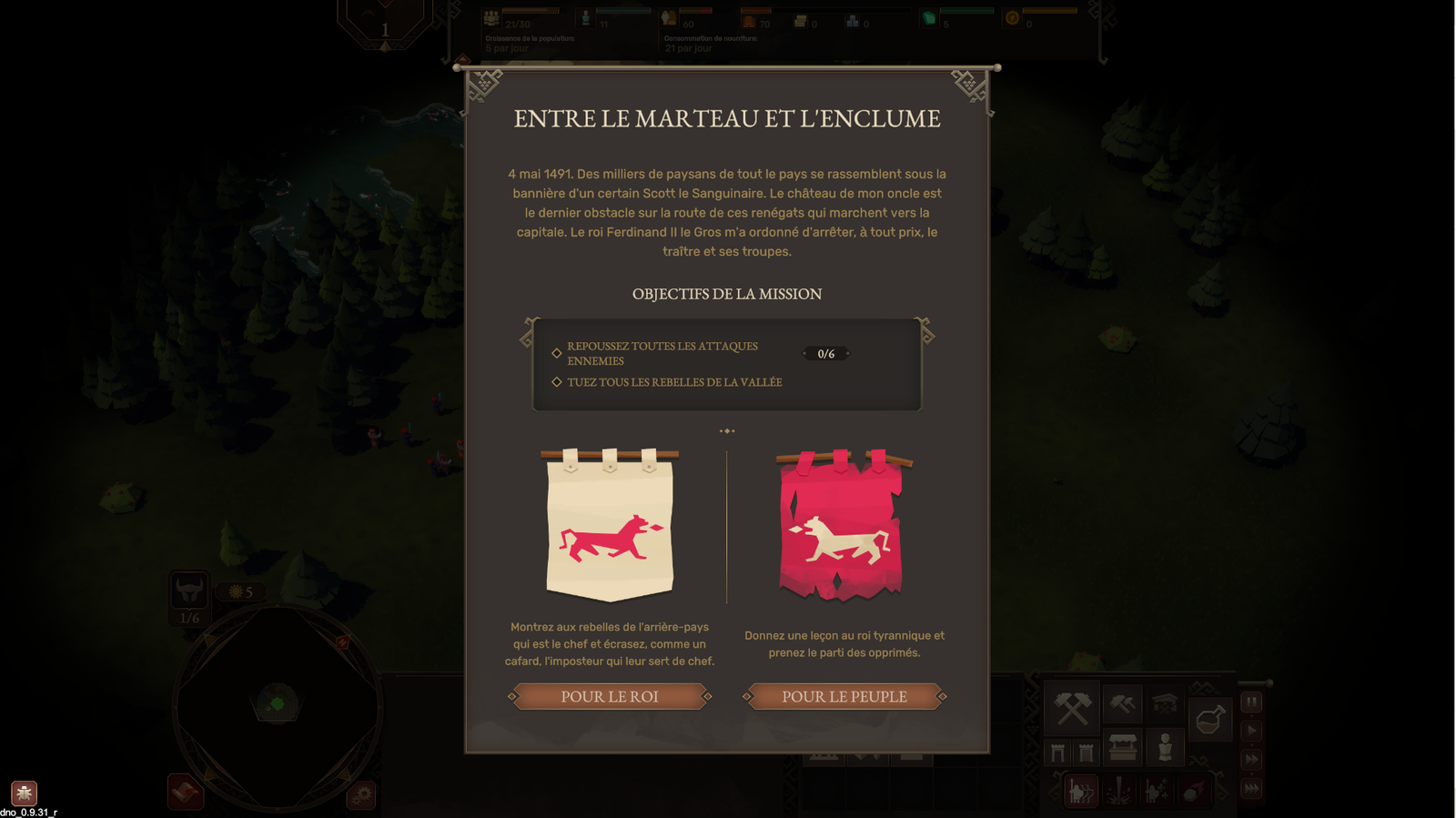Image resolution: width=1456 pixels, height=818 pixels.
Task: Open the potion flask icon
Action: coord(1209,719)
